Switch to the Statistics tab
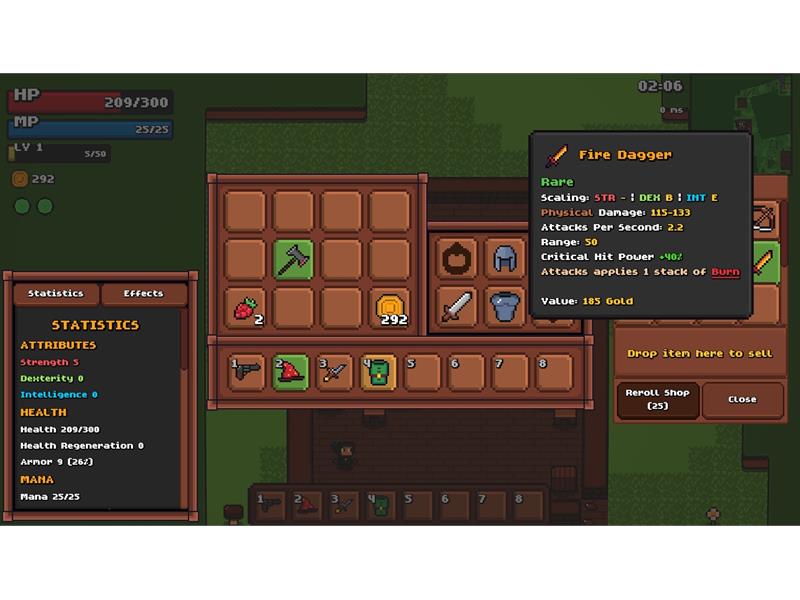This screenshot has width=800, height=600. coord(56,294)
